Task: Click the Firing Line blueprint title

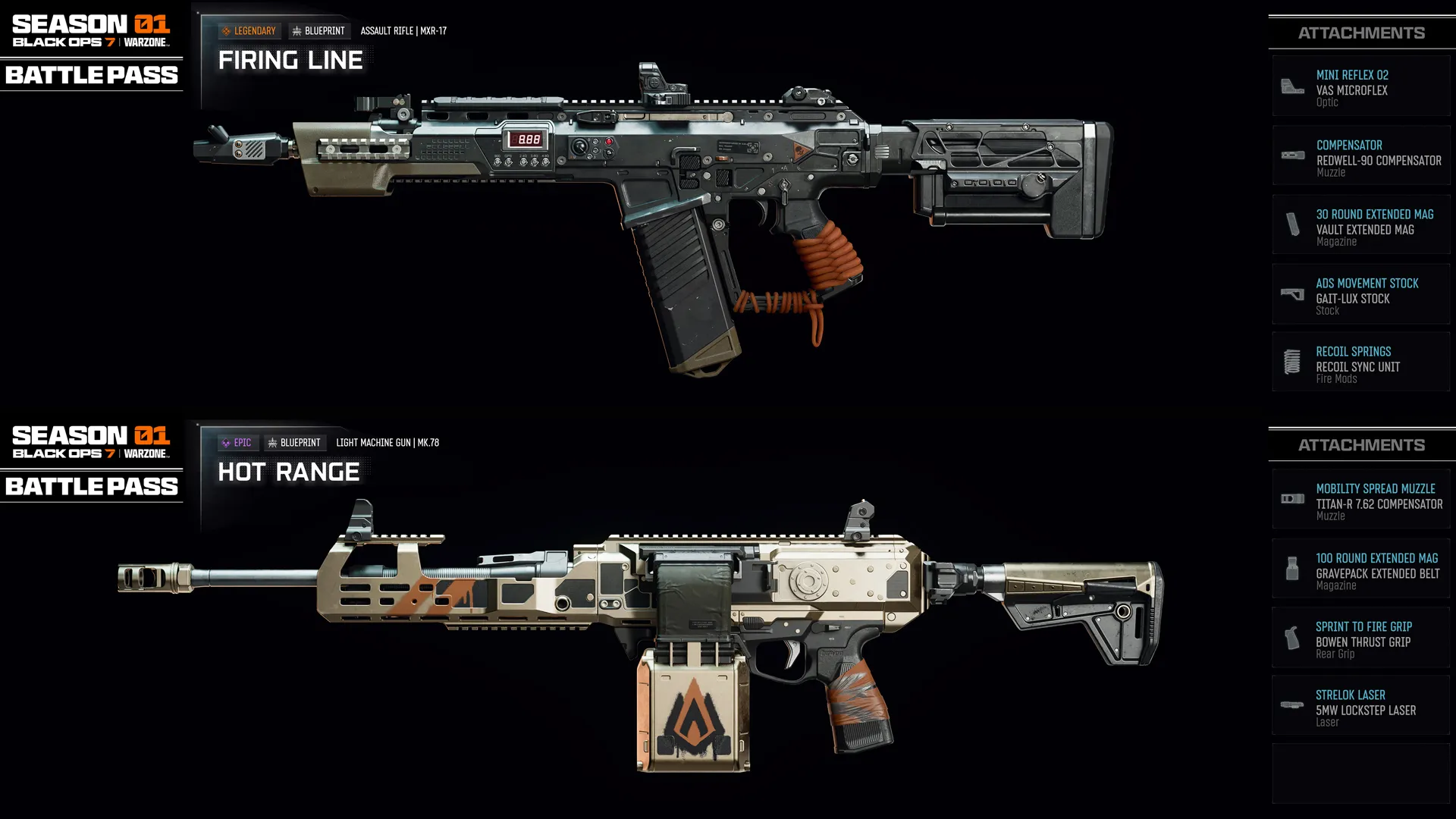Action: pyautogui.click(x=290, y=60)
